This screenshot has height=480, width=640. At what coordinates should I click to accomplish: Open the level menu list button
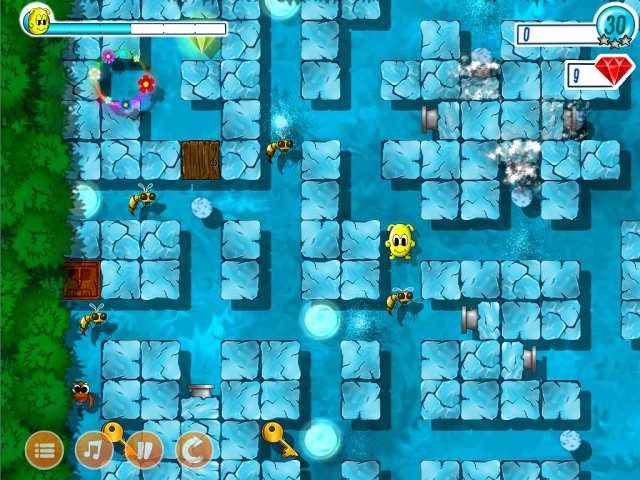[x=44, y=450]
